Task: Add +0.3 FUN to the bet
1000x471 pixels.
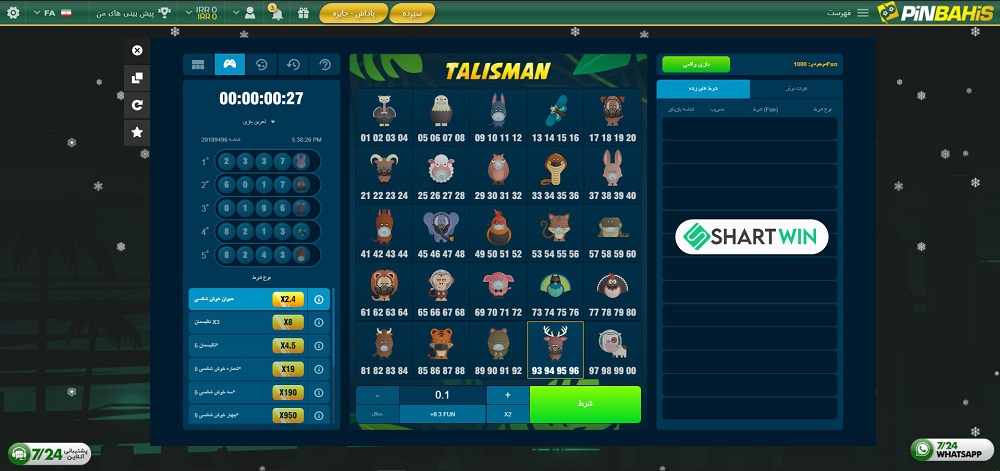Action: [x=443, y=414]
